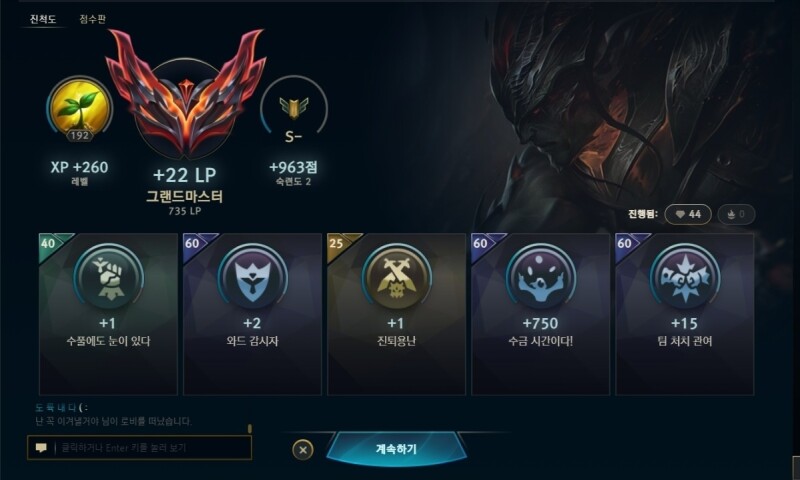Open the 와드 감시자 challenge card
The height and width of the screenshot is (480, 800).
pos(251,313)
